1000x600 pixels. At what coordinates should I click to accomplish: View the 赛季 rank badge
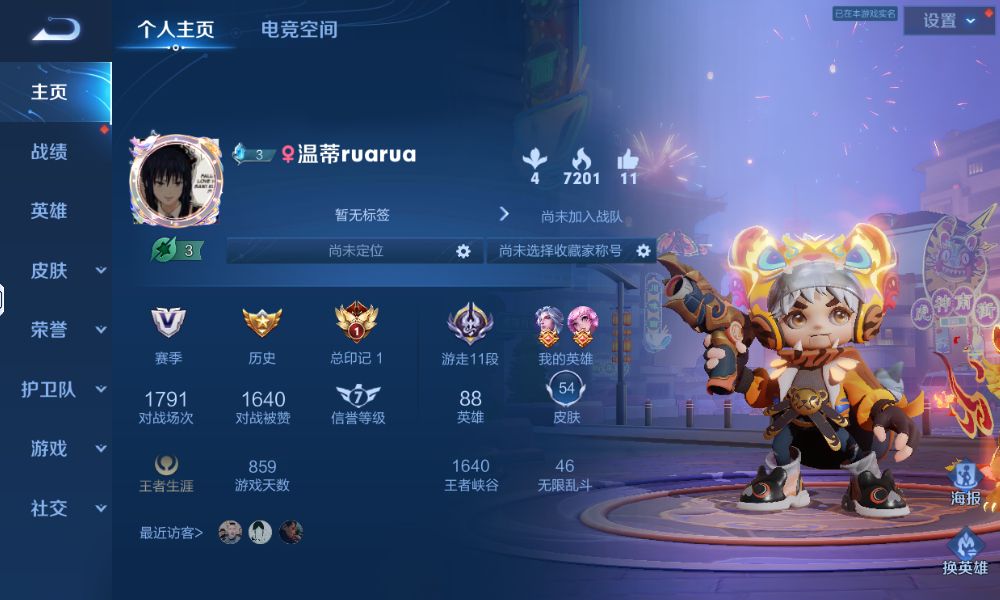pyautogui.click(x=168, y=322)
